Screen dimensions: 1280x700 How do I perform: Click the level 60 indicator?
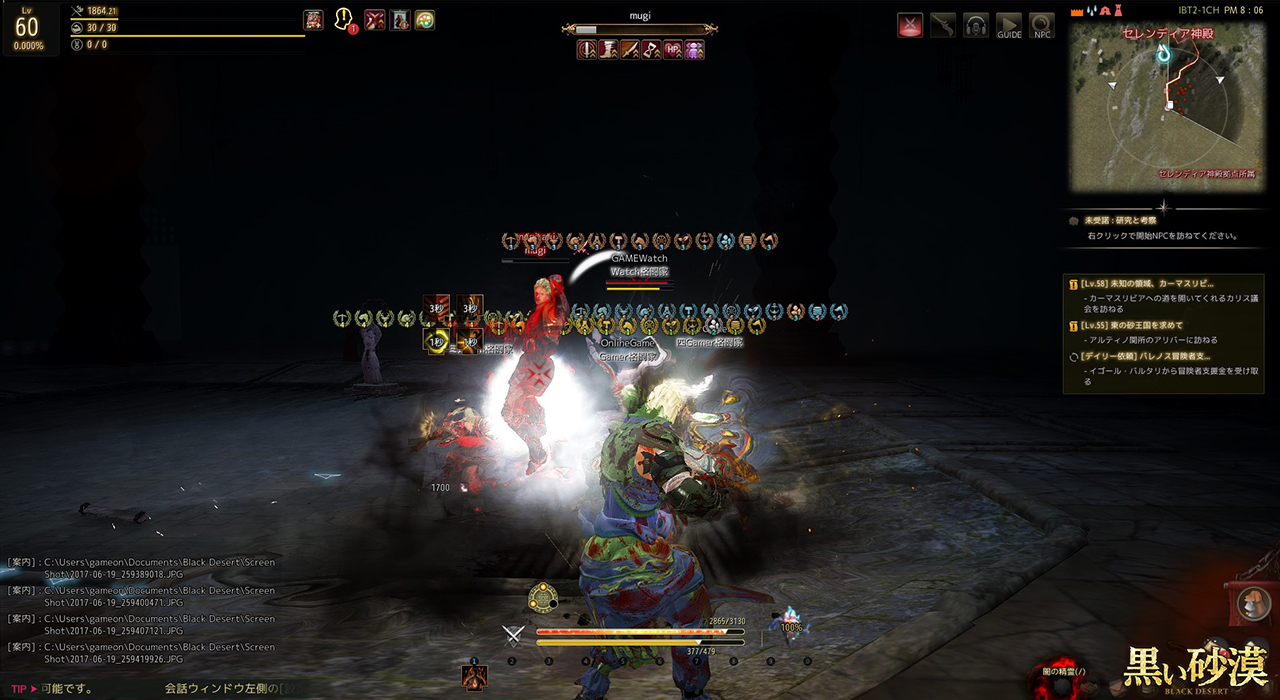tap(27, 28)
